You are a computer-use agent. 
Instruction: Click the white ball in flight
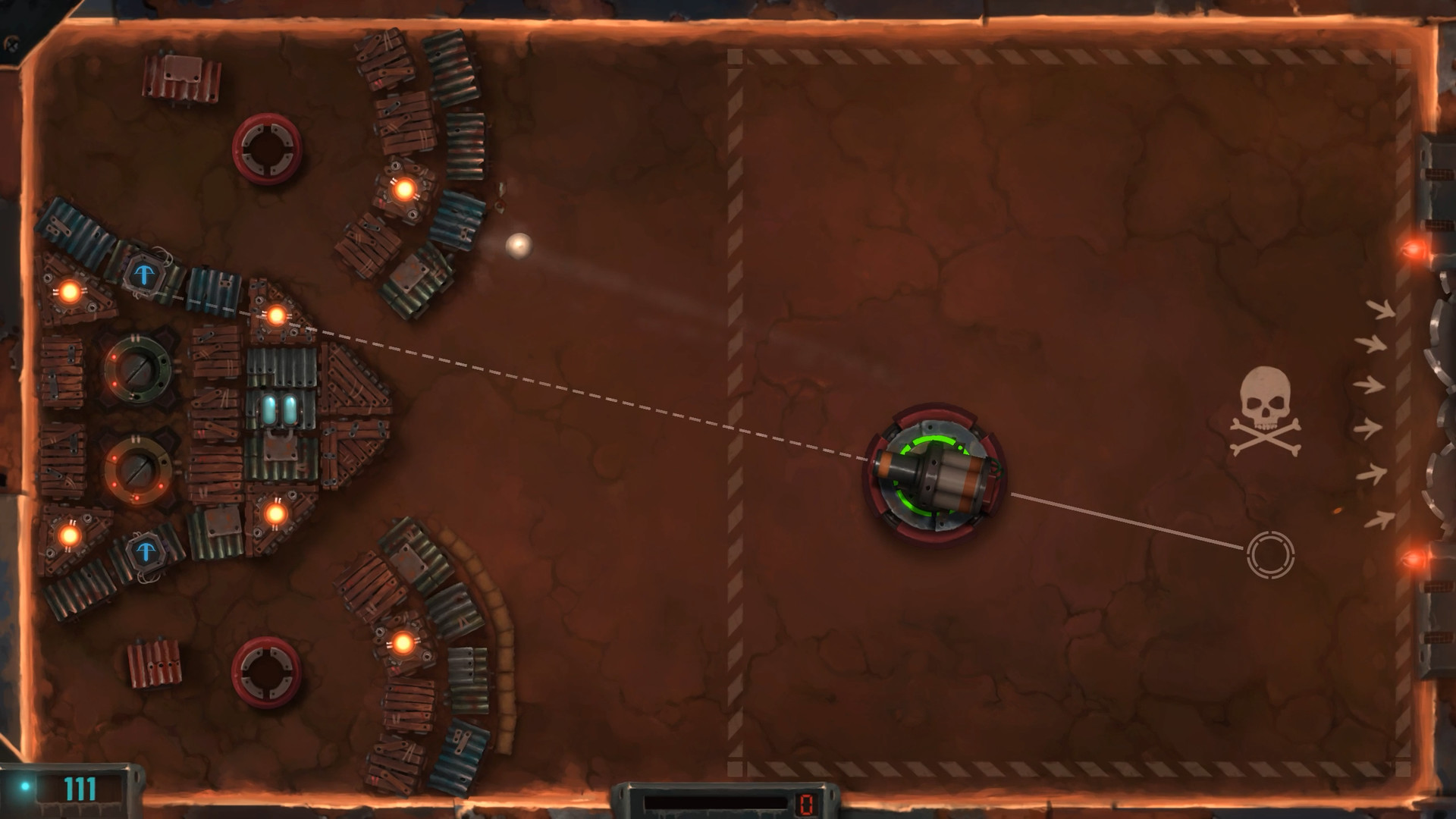point(519,246)
